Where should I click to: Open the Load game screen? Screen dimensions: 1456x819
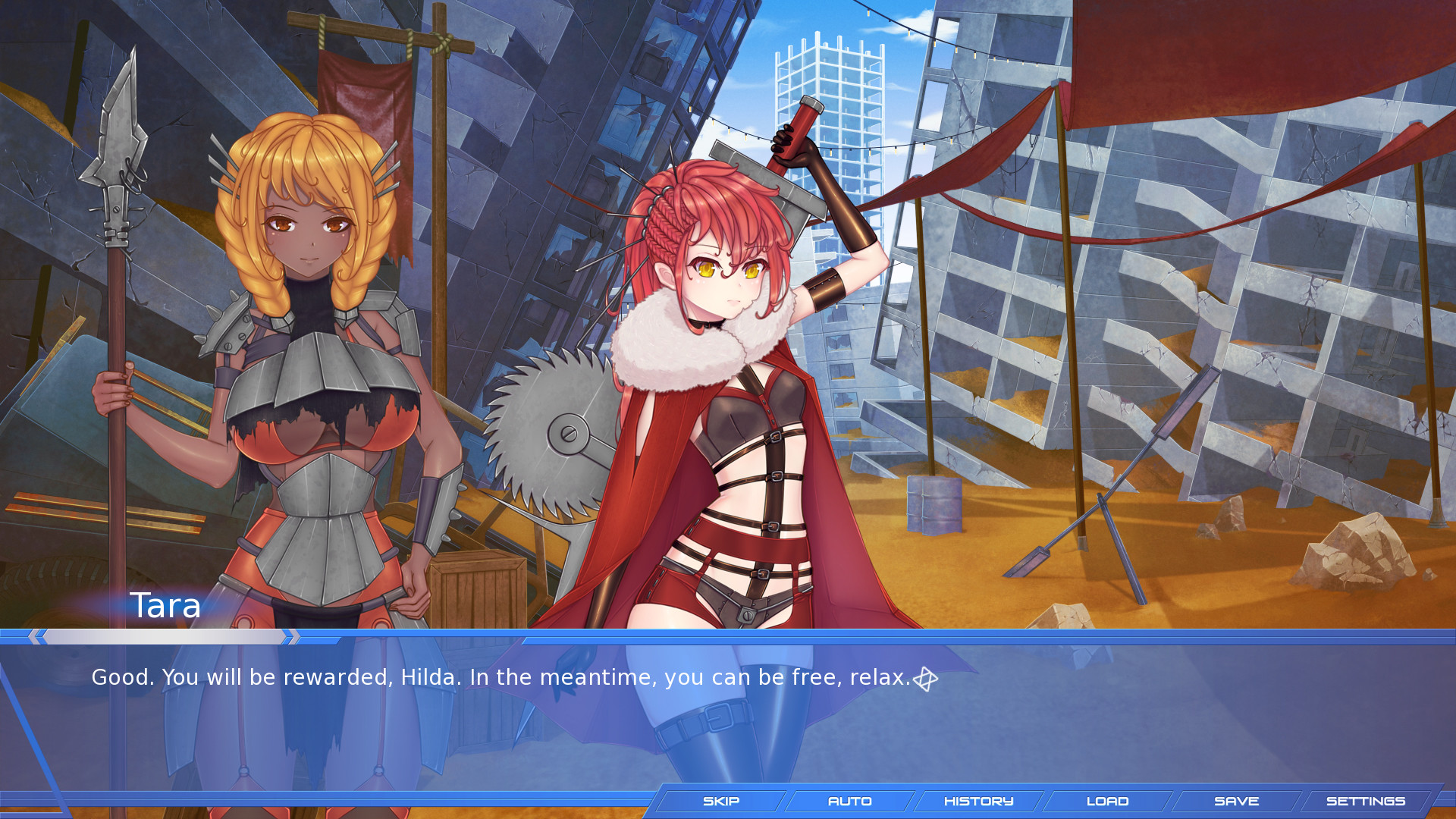pos(1107,801)
